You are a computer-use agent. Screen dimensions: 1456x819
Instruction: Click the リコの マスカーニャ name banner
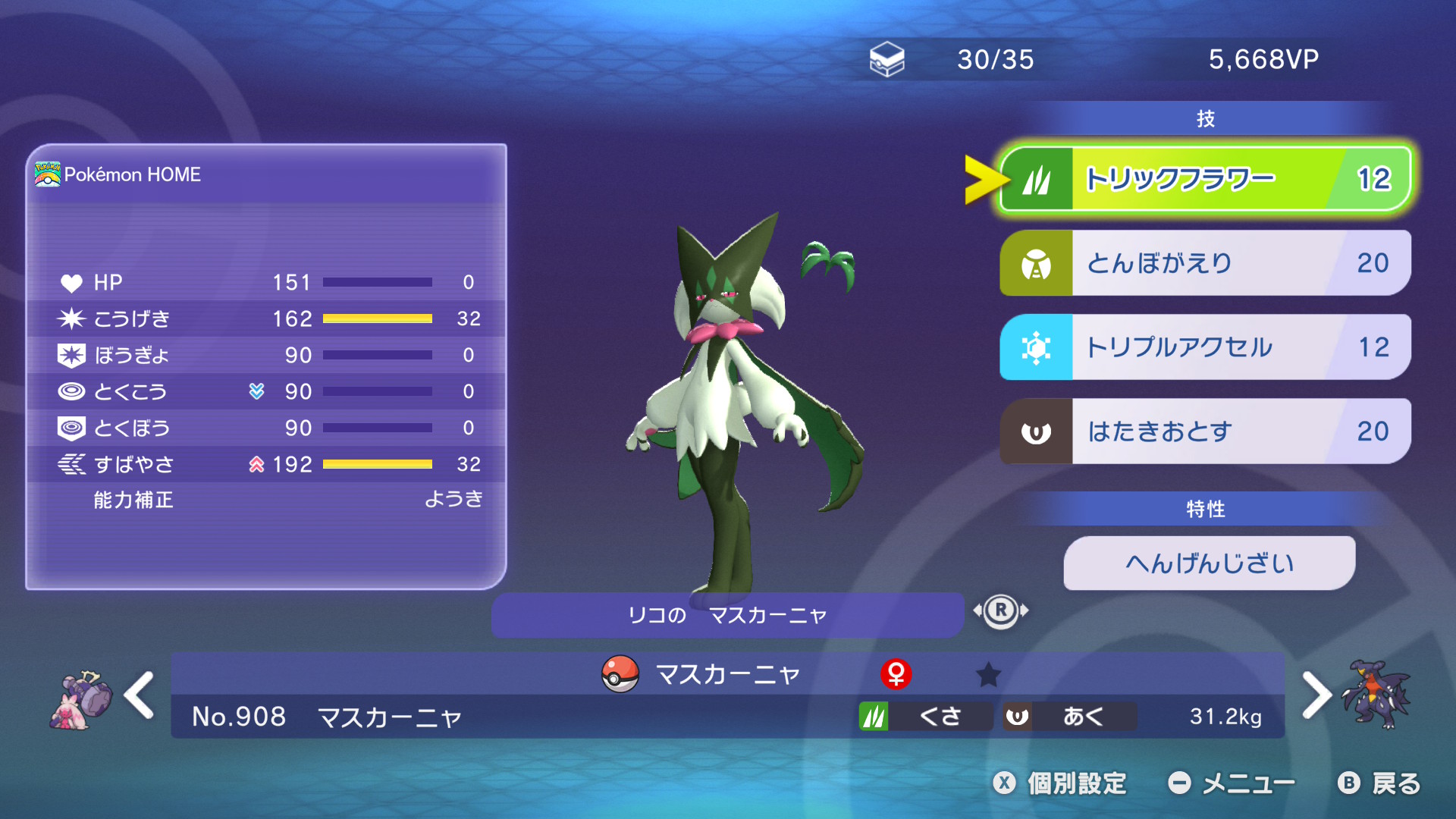click(726, 615)
